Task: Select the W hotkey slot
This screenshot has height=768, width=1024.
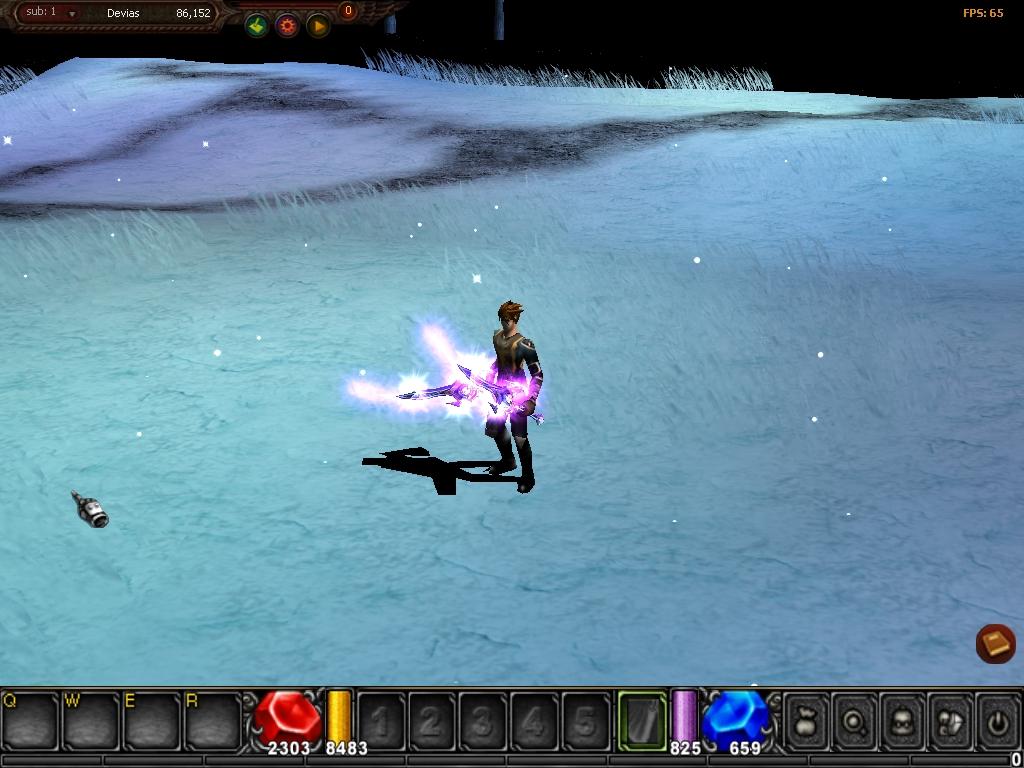Action: click(91, 720)
